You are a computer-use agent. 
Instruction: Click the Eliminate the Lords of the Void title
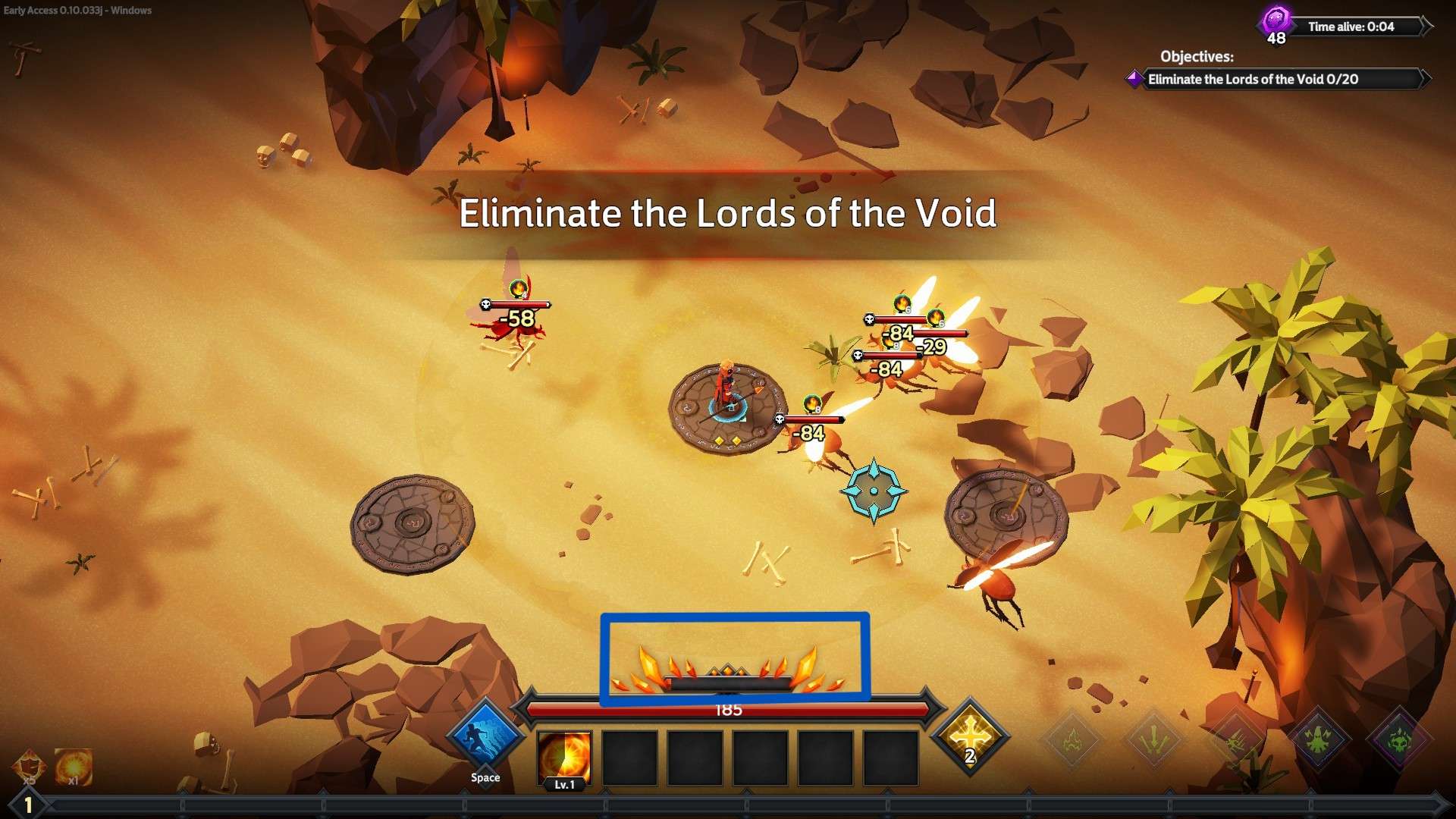[729, 215]
